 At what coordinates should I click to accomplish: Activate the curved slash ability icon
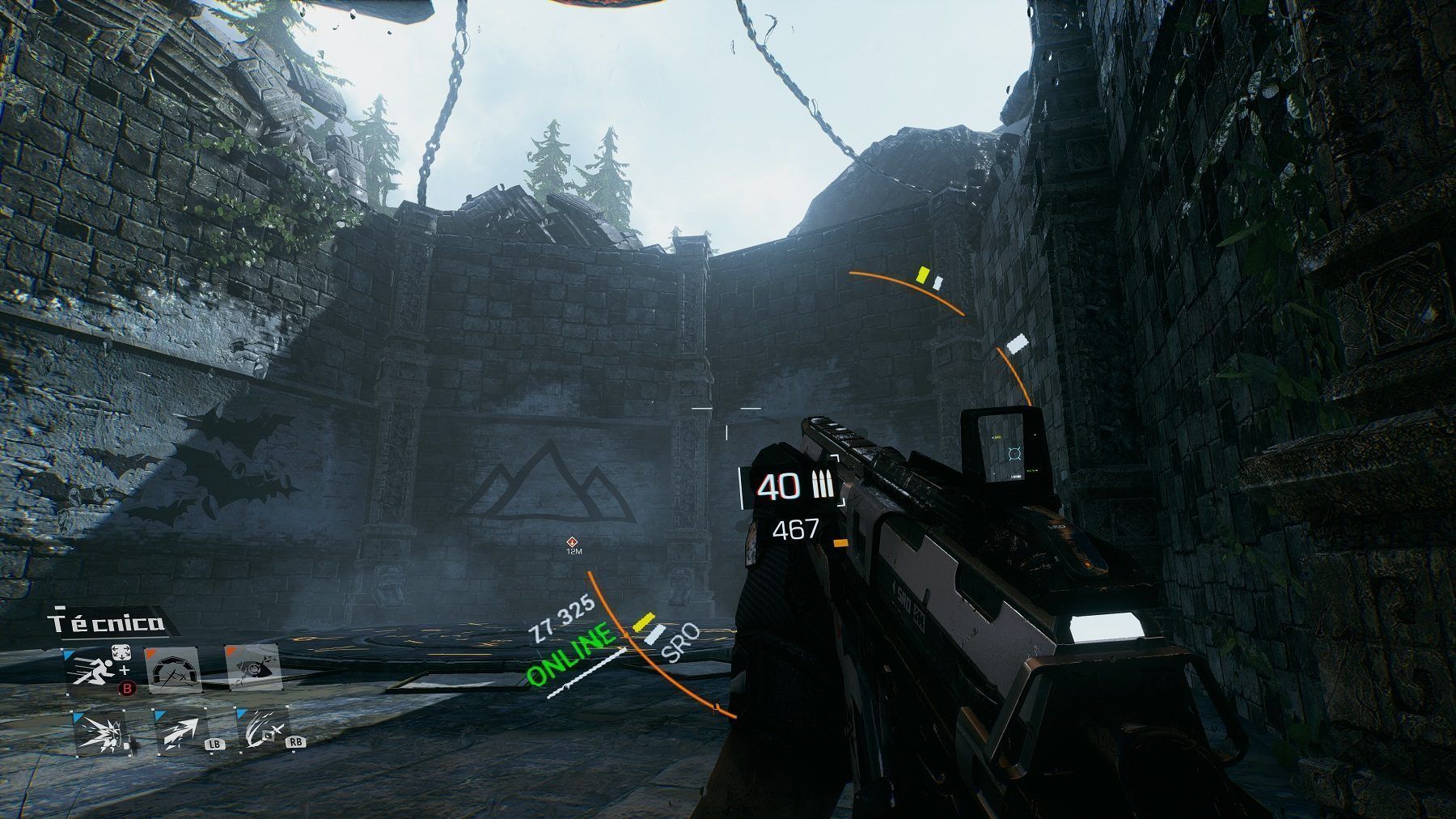(x=260, y=732)
